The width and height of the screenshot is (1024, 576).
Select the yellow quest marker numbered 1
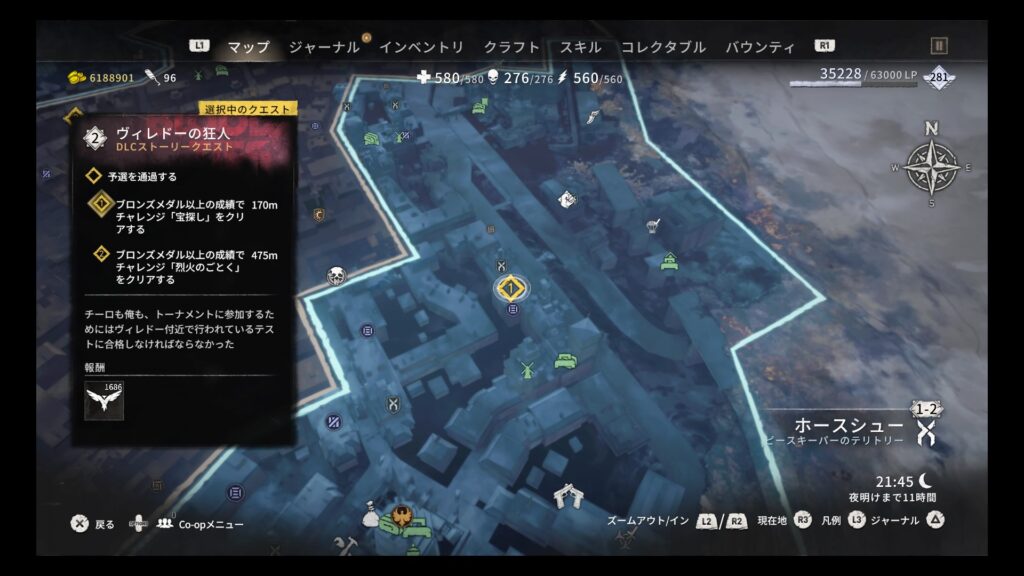(511, 288)
